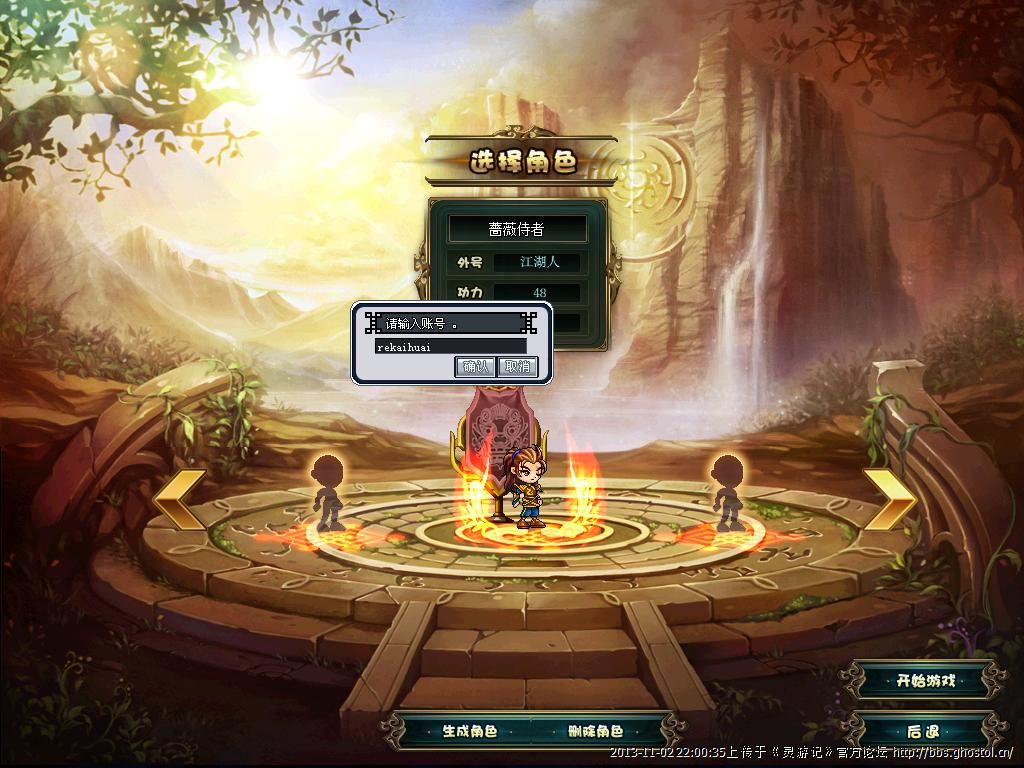Select the empty right character silhouette

(726, 491)
